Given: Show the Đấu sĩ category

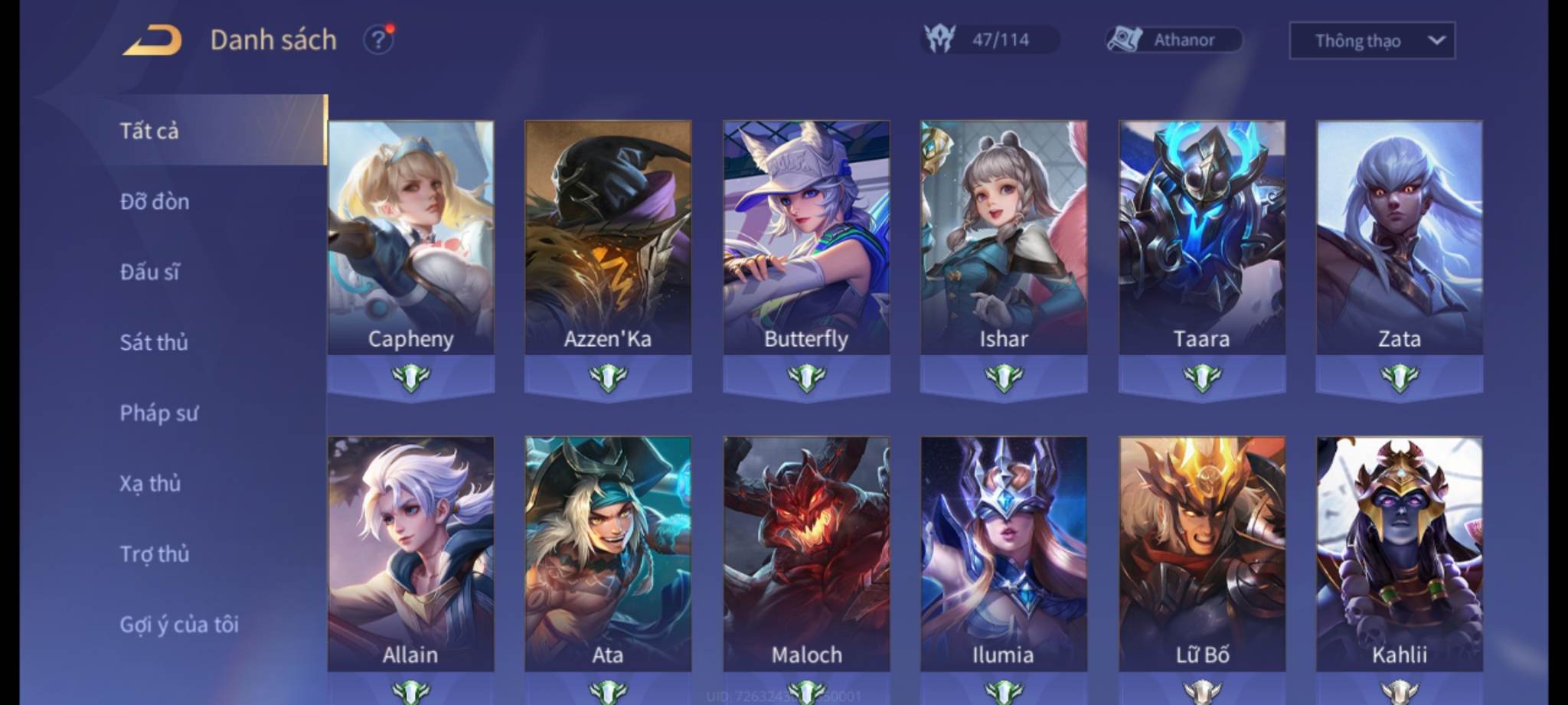Looking at the screenshot, I should tap(150, 272).
